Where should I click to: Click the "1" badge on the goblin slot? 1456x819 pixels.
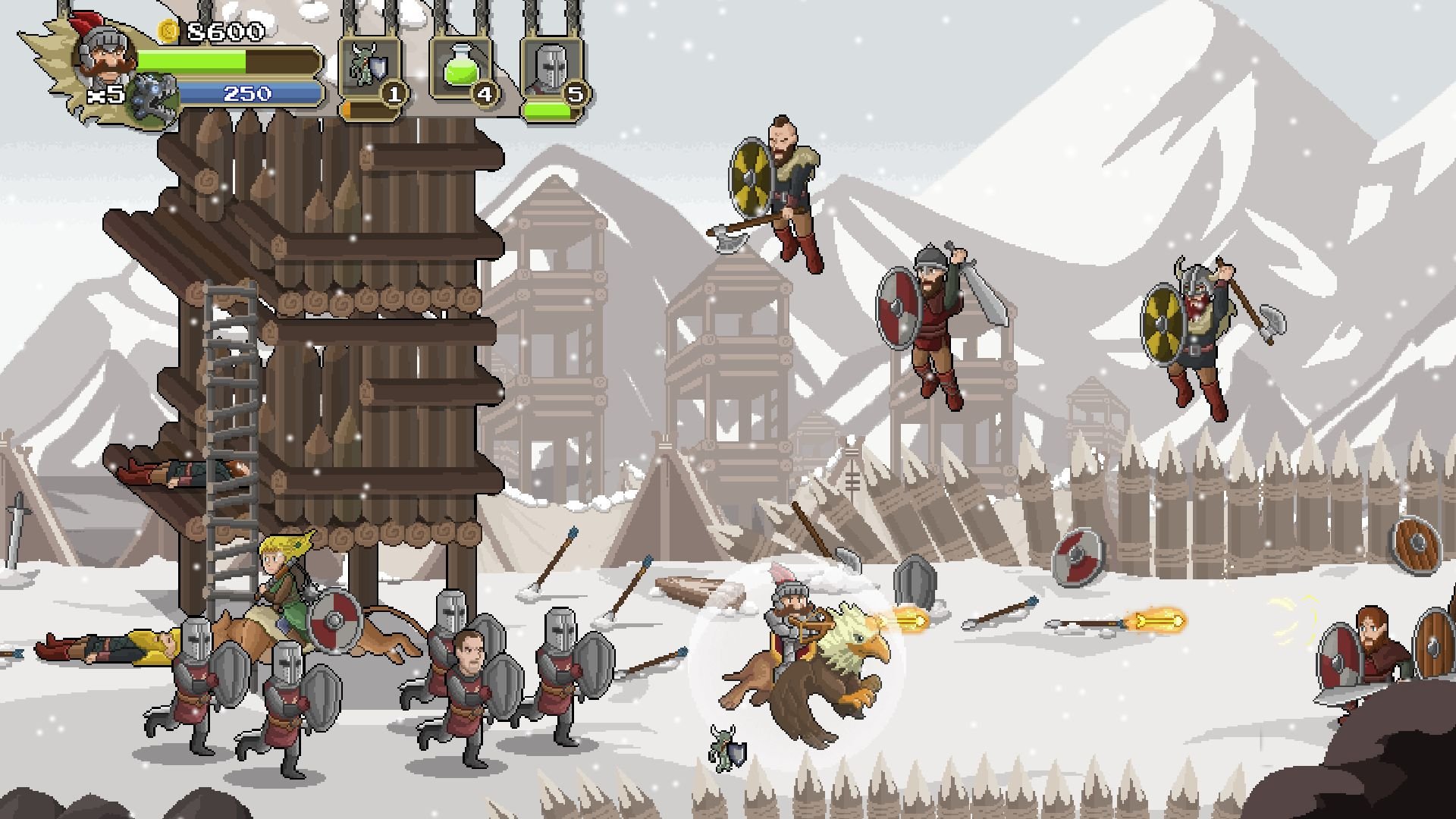(x=395, y=94)
